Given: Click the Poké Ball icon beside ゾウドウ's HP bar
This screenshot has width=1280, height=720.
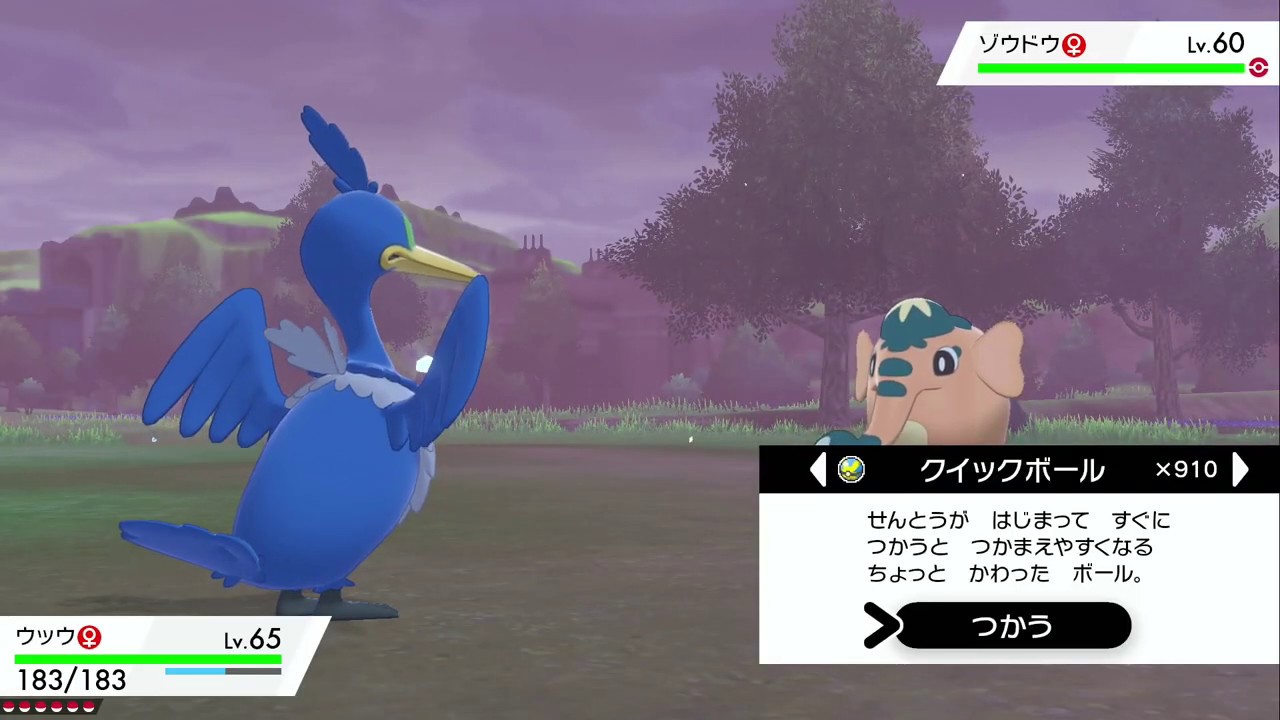Looking at the screenshot, I should pos(1258,67).
